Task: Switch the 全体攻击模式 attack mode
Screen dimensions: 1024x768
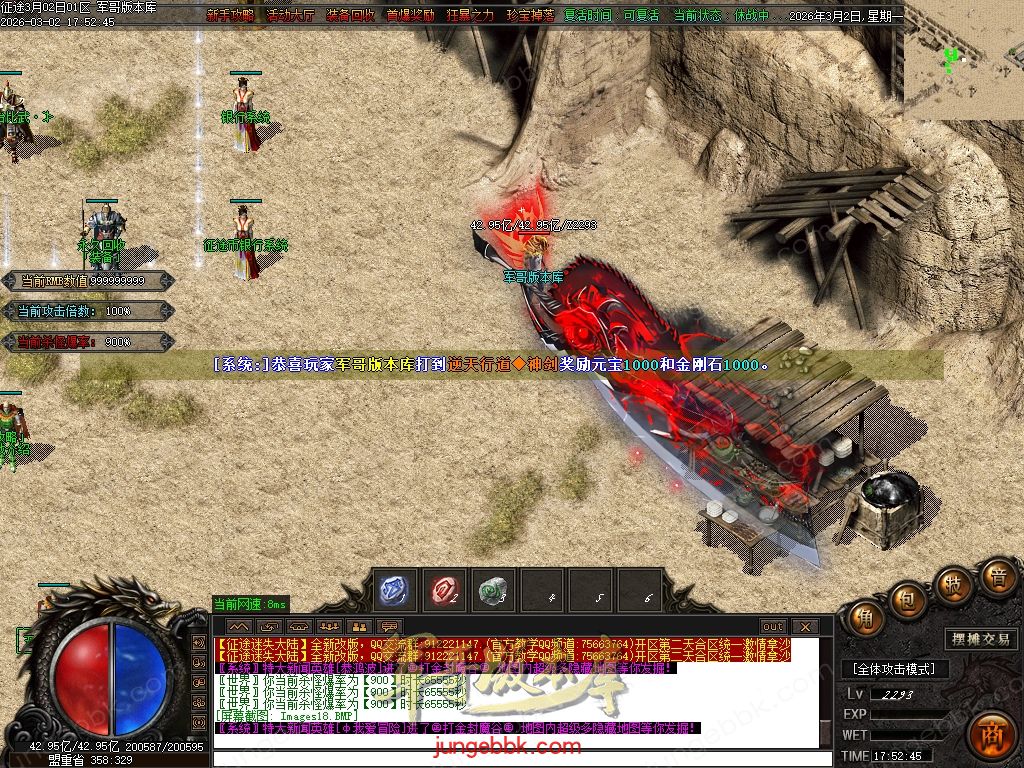Action: pyautogui.click(x=893, y=669)
